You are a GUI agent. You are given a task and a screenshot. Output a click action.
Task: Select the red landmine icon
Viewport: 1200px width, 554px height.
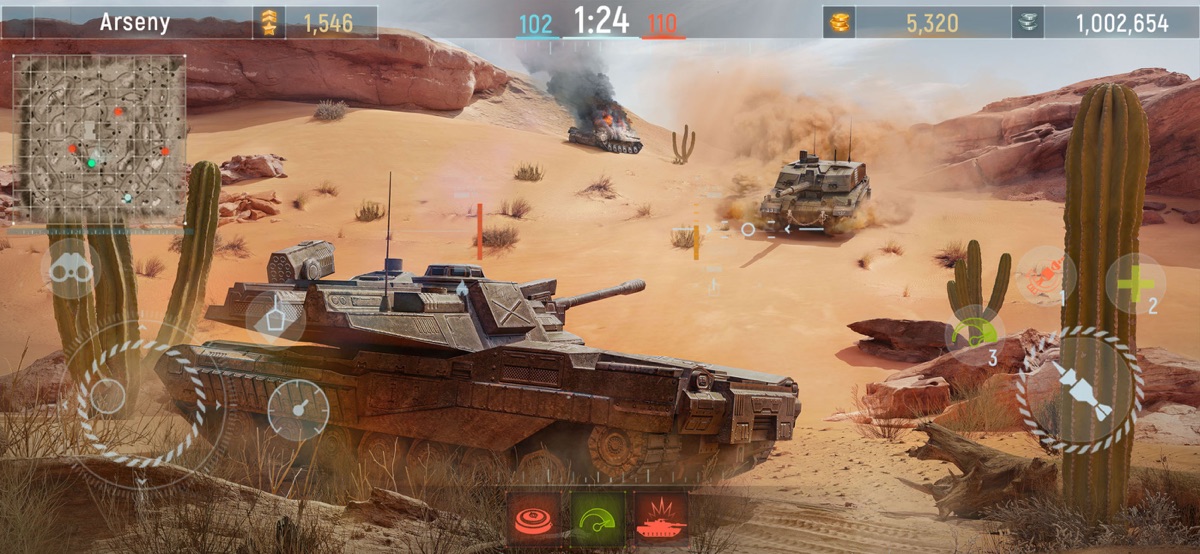click(533, 518)
